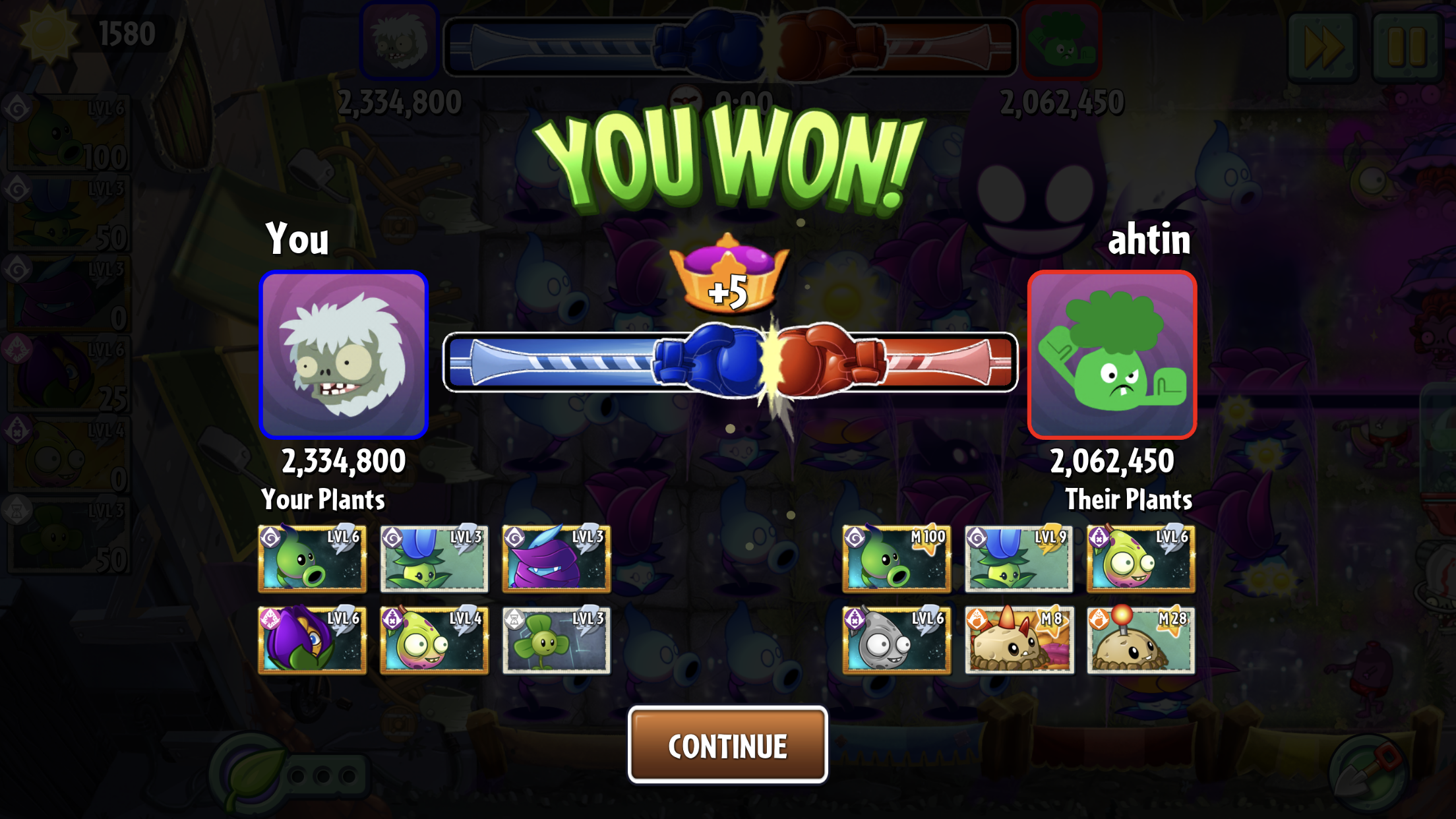View opponent's LVL 9 blue-leaf plant card

(1018, 559)
